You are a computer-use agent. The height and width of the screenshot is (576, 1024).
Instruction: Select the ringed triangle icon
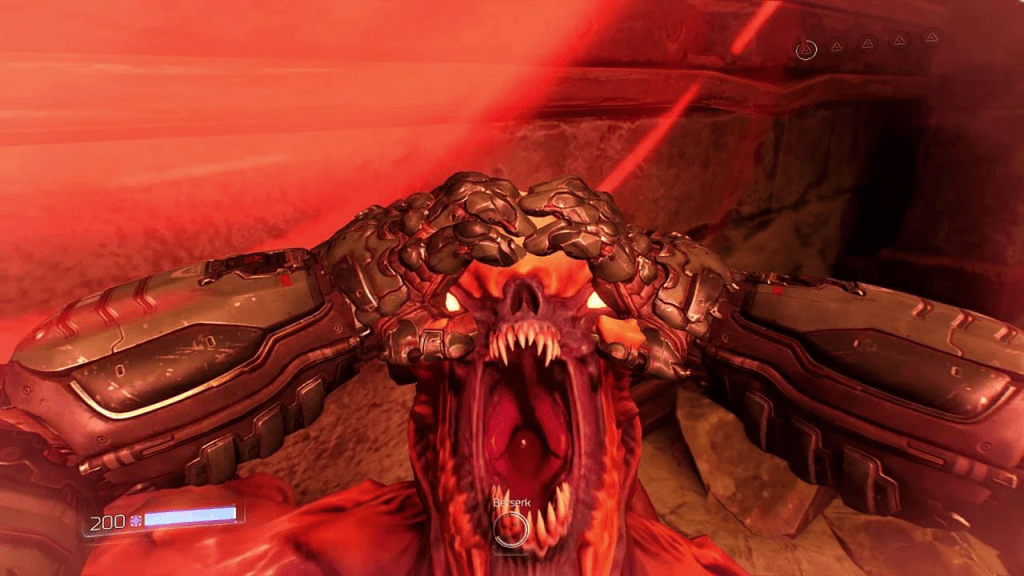click(x=805, y=48)
